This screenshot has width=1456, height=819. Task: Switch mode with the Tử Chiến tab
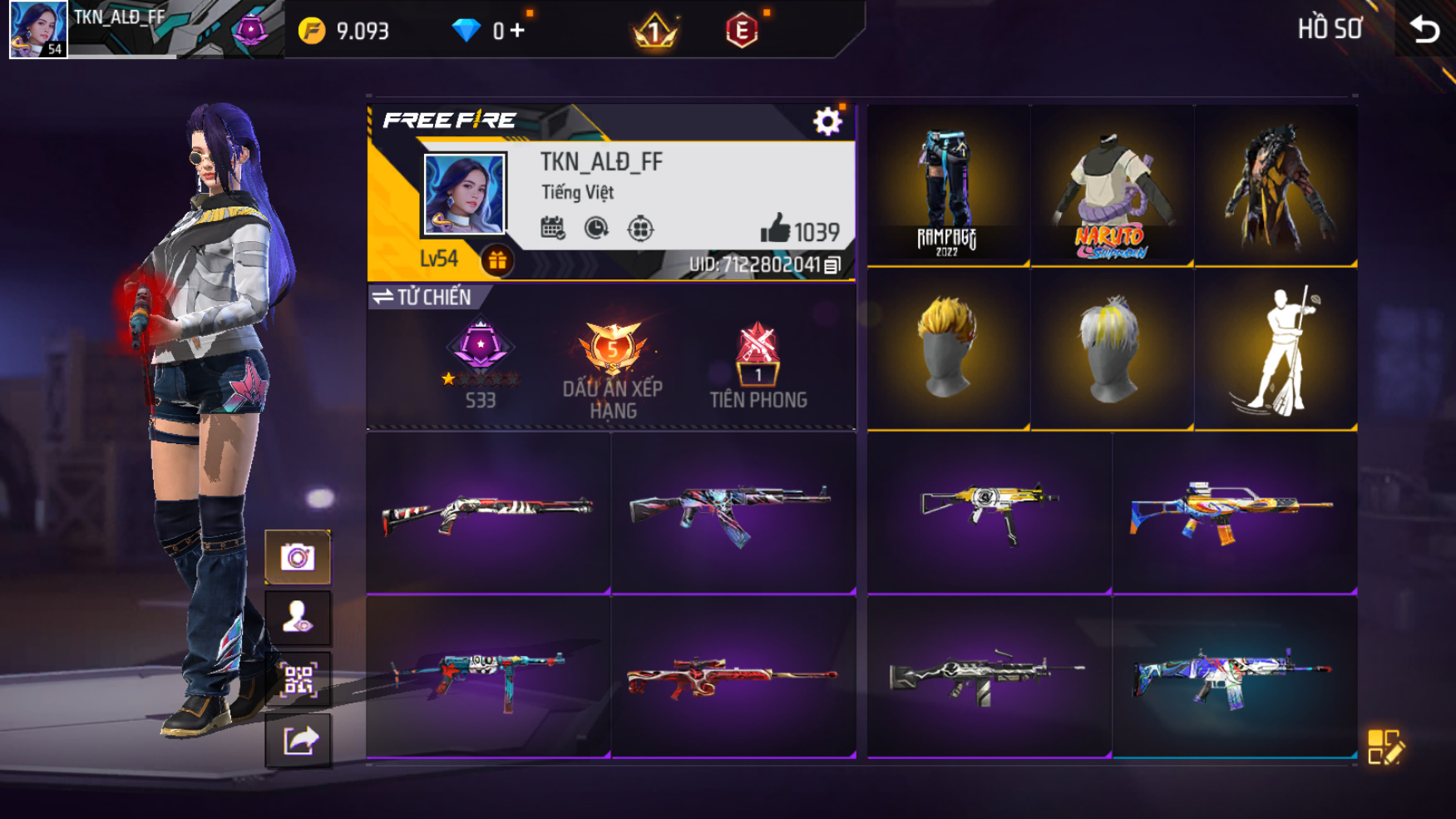coord(423,297)
